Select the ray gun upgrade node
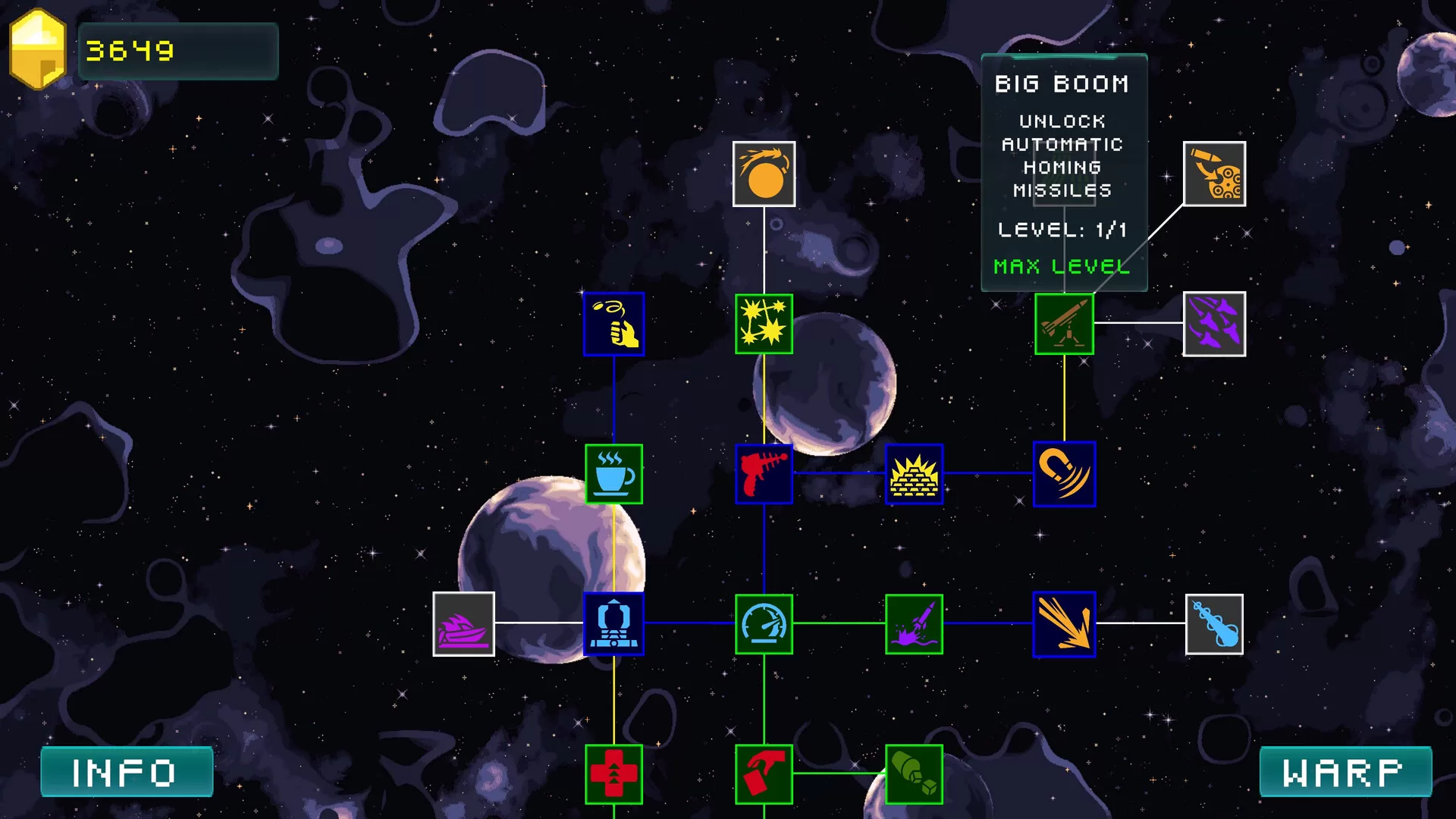1456x819 pixels. click(x=764, y=473)
